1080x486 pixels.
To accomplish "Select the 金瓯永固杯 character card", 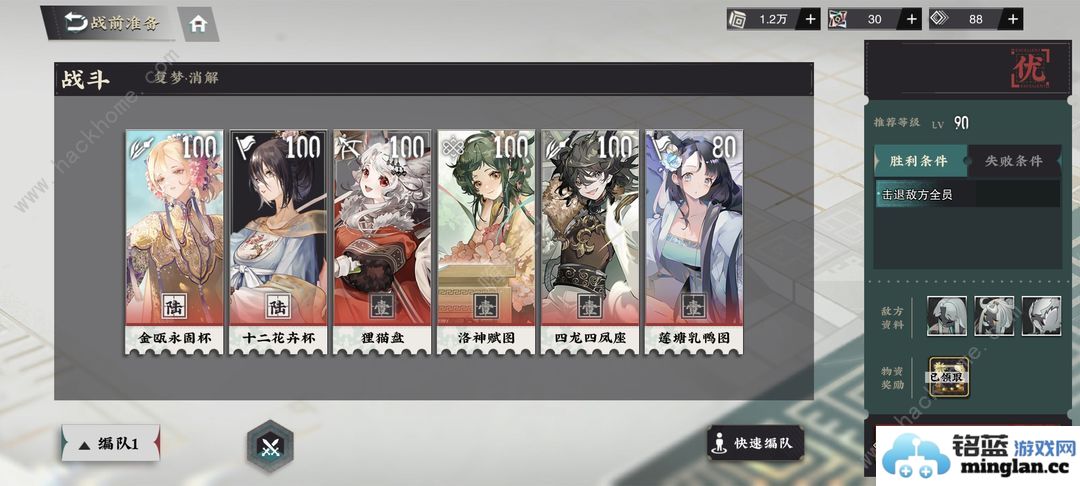I will (175, 242).
